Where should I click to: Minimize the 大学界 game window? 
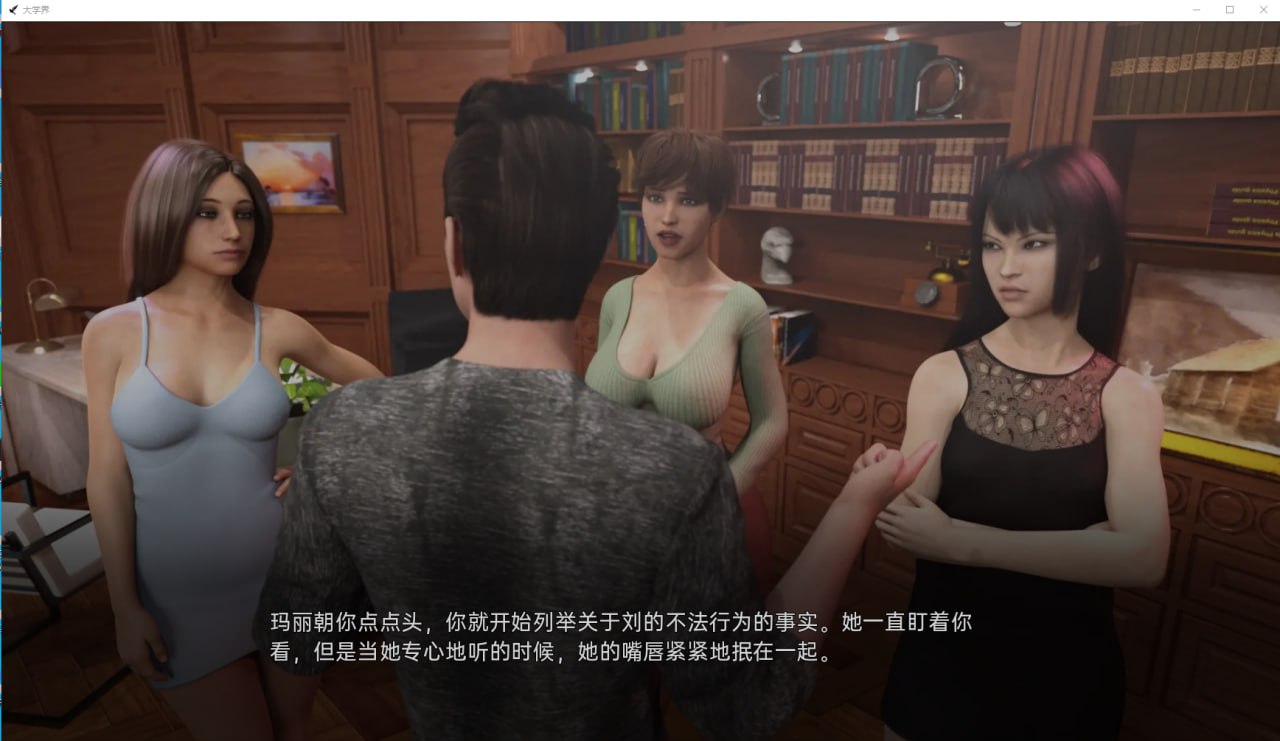click(x=1196, y=9)
